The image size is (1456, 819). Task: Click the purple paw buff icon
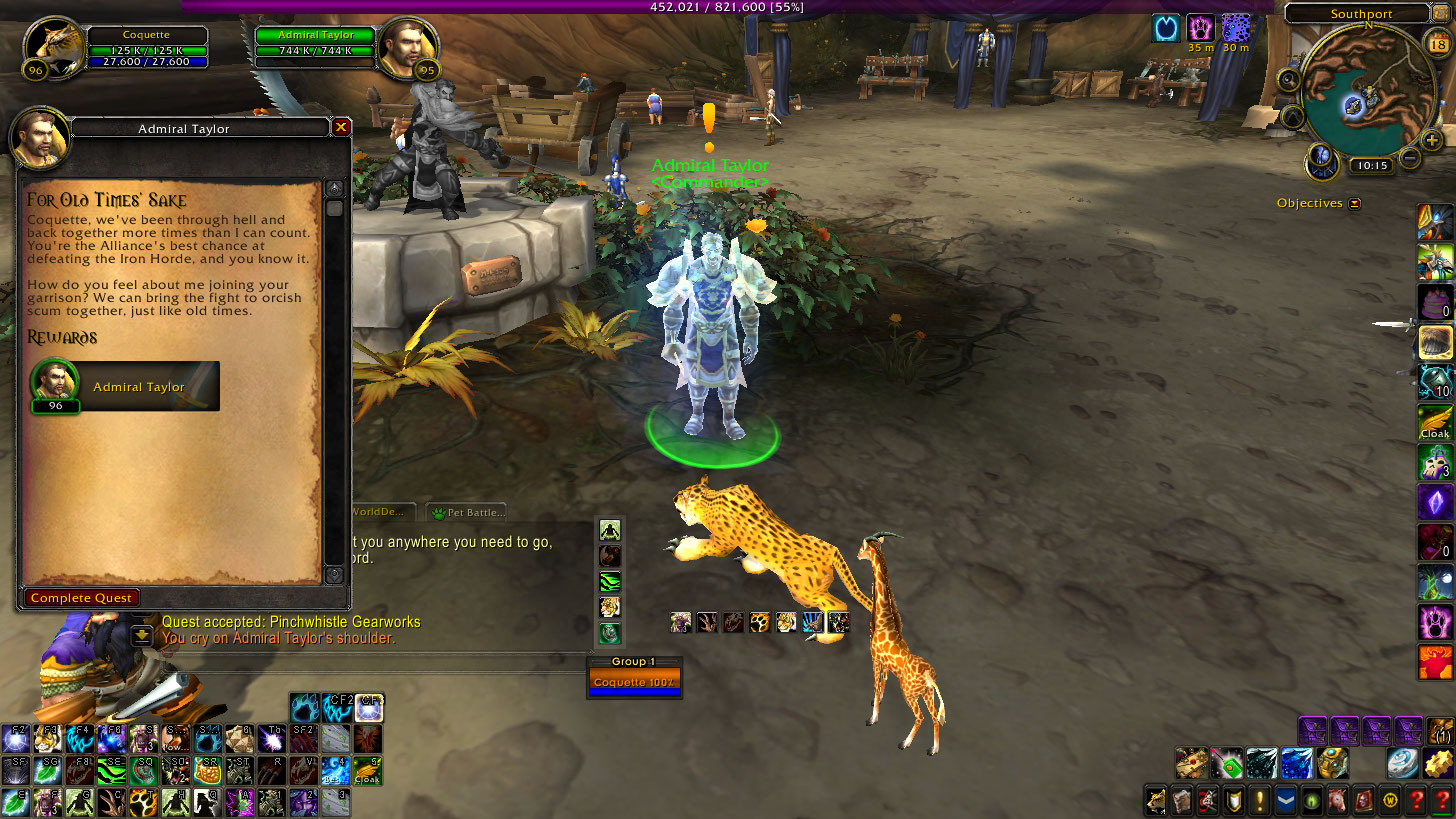[x=1200, y=28]
